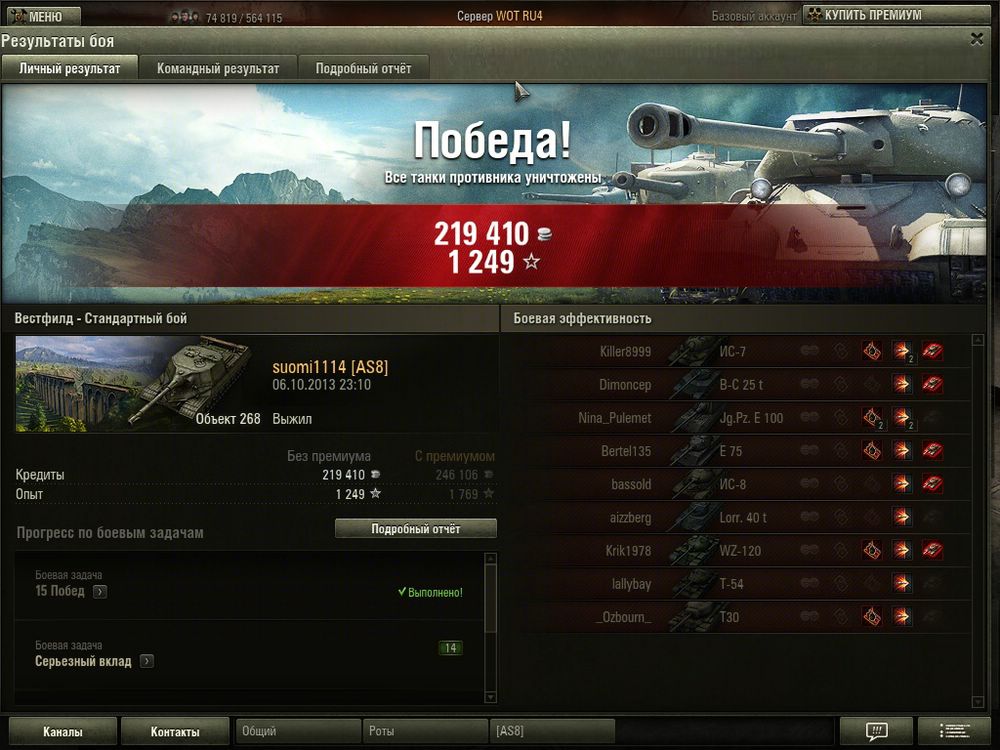This screenshot has width=1000, height=750.
Task: Expand the Серьезный вклад task arrow
Action: coord(146,661)
